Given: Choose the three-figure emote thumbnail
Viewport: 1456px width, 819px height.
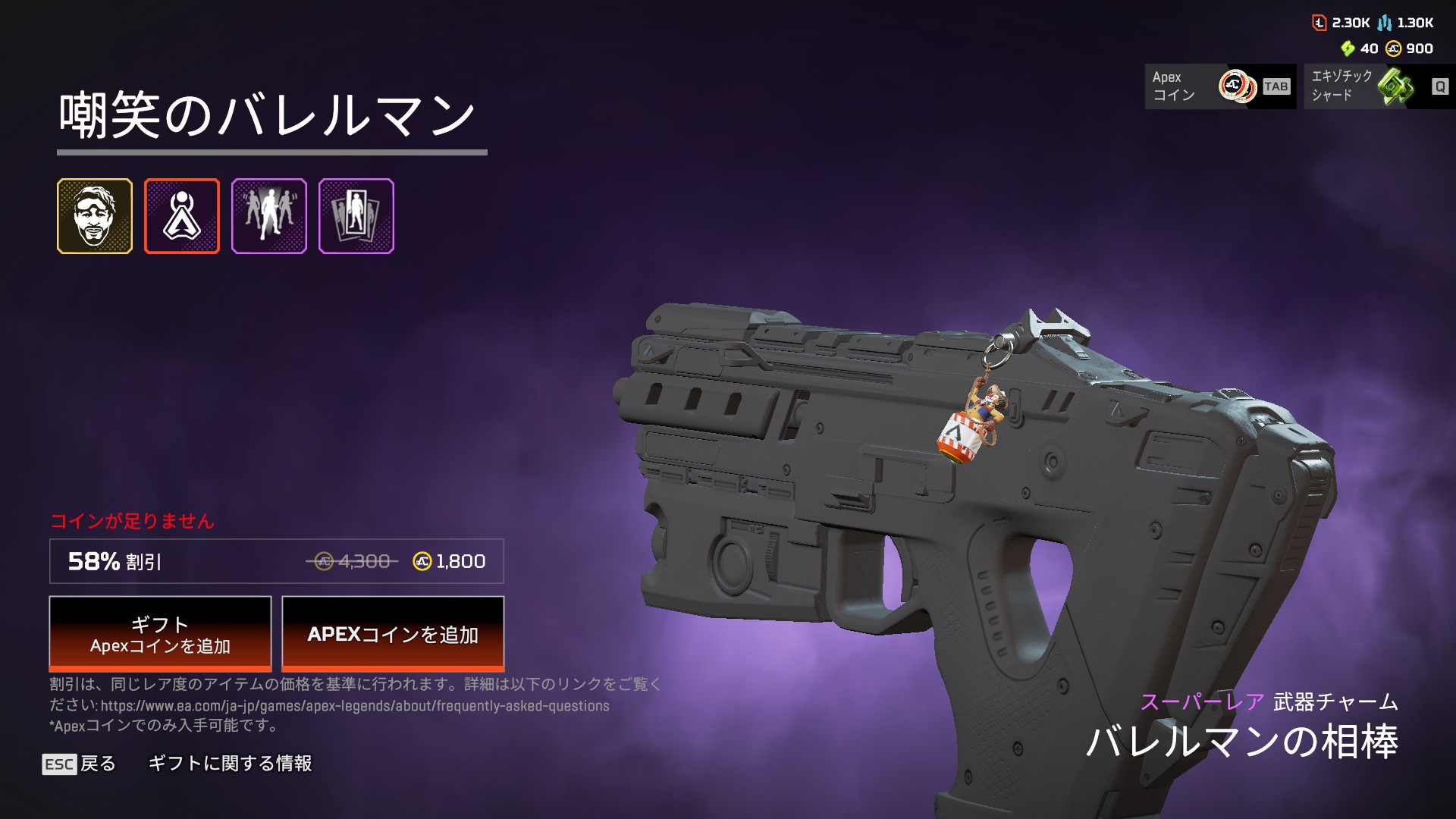Looking at the screenshot, I should [269, 216].
